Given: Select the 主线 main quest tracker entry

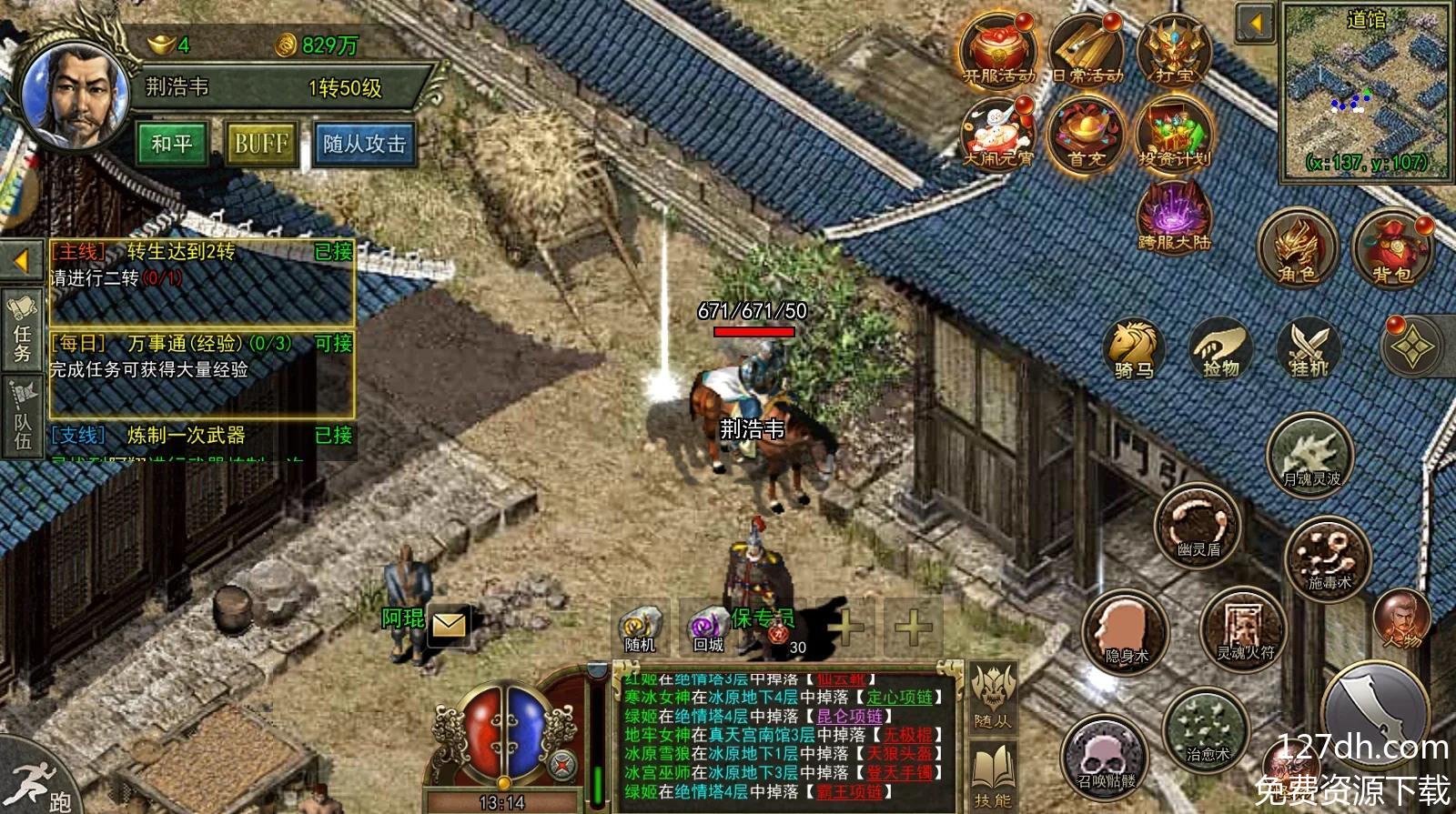Looking at the screenshot, I should (x=201, y=264).
